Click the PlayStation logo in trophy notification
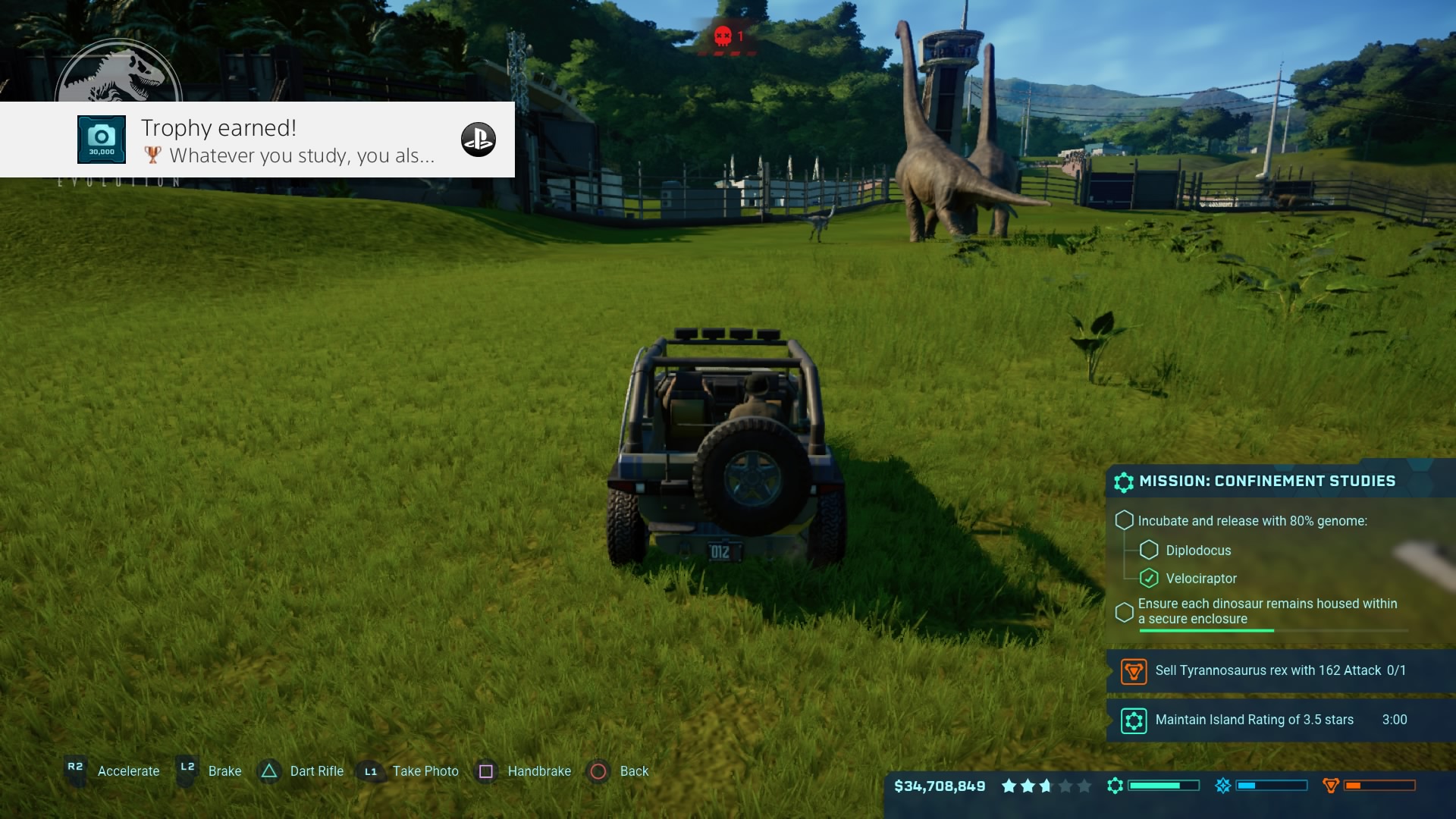1456x819 pixels. (478, 139)
